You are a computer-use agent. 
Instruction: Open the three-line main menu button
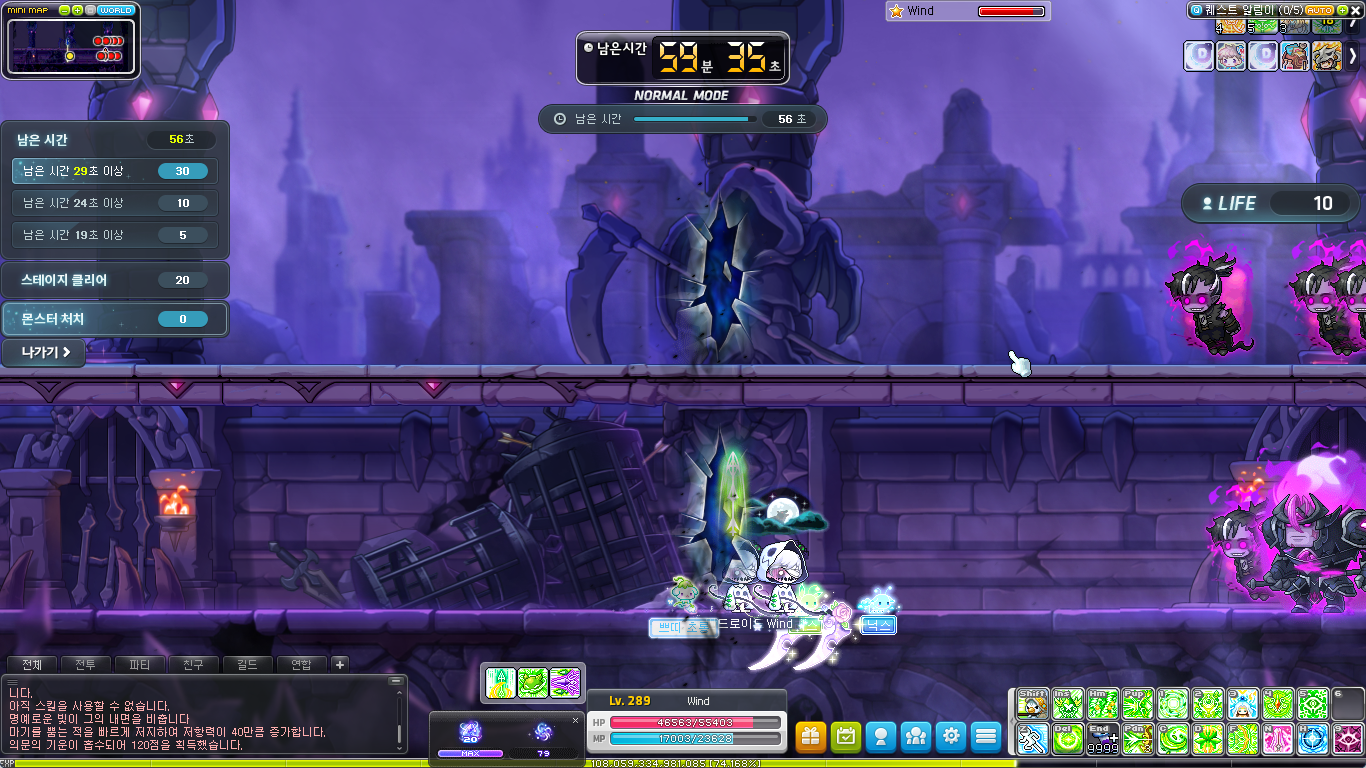tap(986, 737)
